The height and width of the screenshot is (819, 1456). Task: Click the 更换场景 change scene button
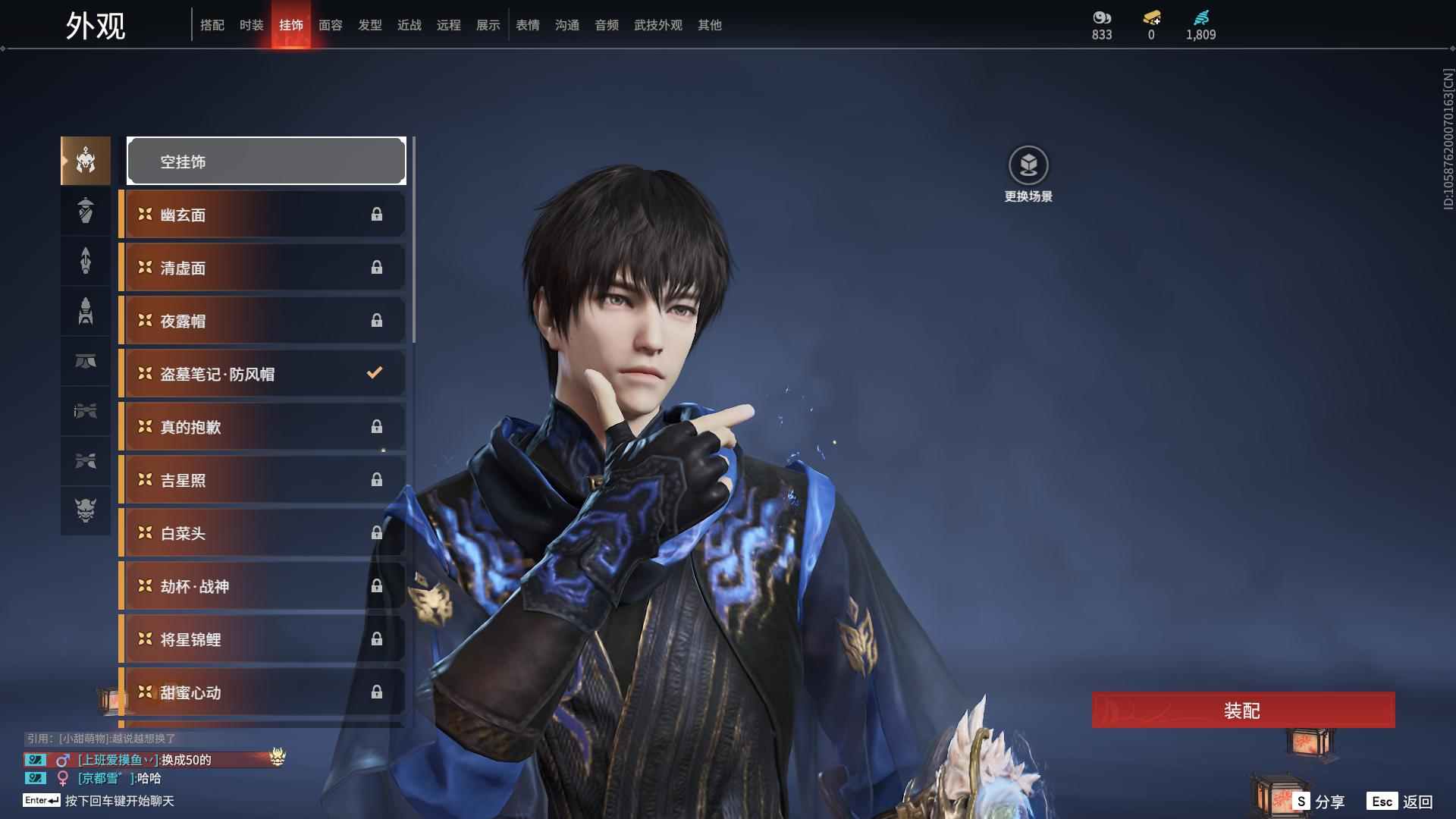coord(1028,174)
